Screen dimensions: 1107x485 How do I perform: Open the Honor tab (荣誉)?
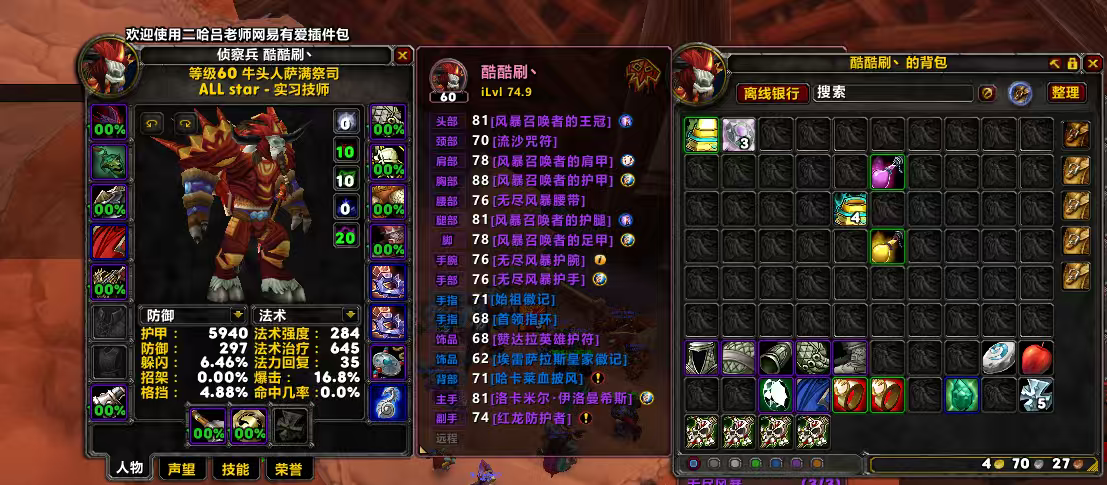[x=288, y=468]
